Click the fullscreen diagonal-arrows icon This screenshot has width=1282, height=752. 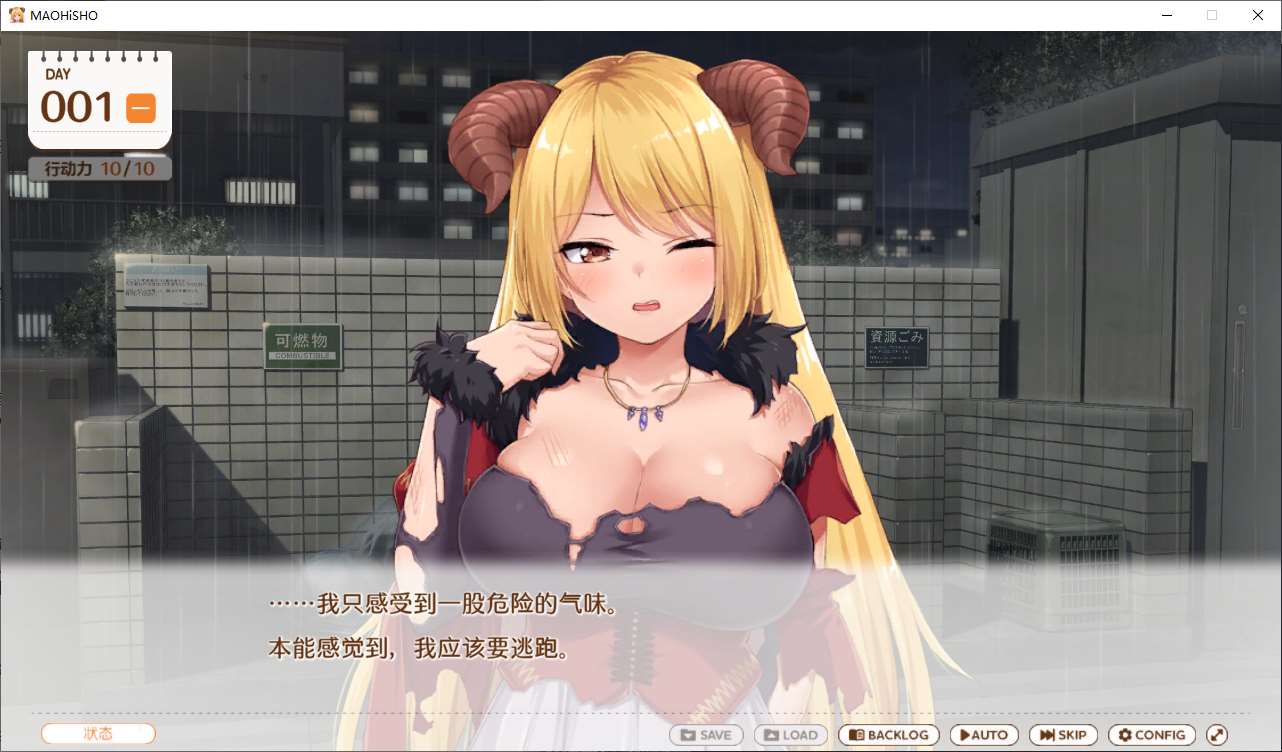pos(1218,734)
